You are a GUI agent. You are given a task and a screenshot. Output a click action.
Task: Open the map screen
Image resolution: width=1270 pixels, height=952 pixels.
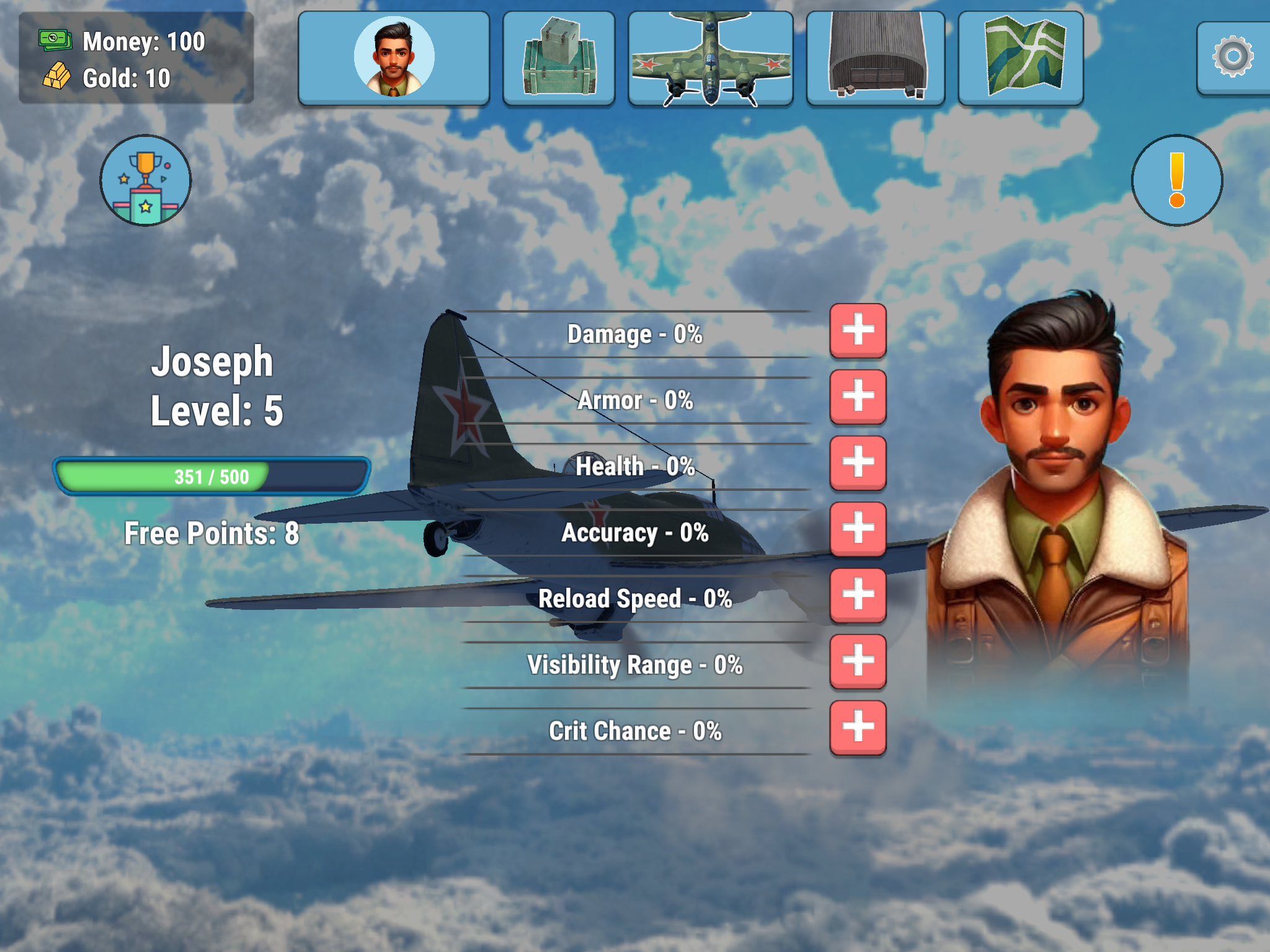click(x=1023, y=56)
